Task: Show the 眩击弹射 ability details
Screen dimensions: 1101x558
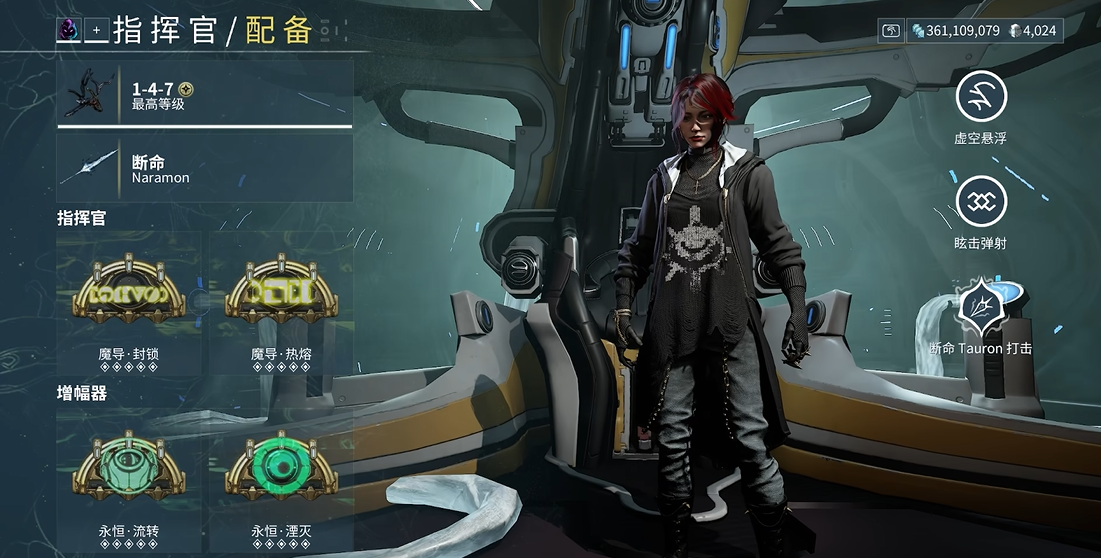Action: pyautogui.click(x=981, y=202)
